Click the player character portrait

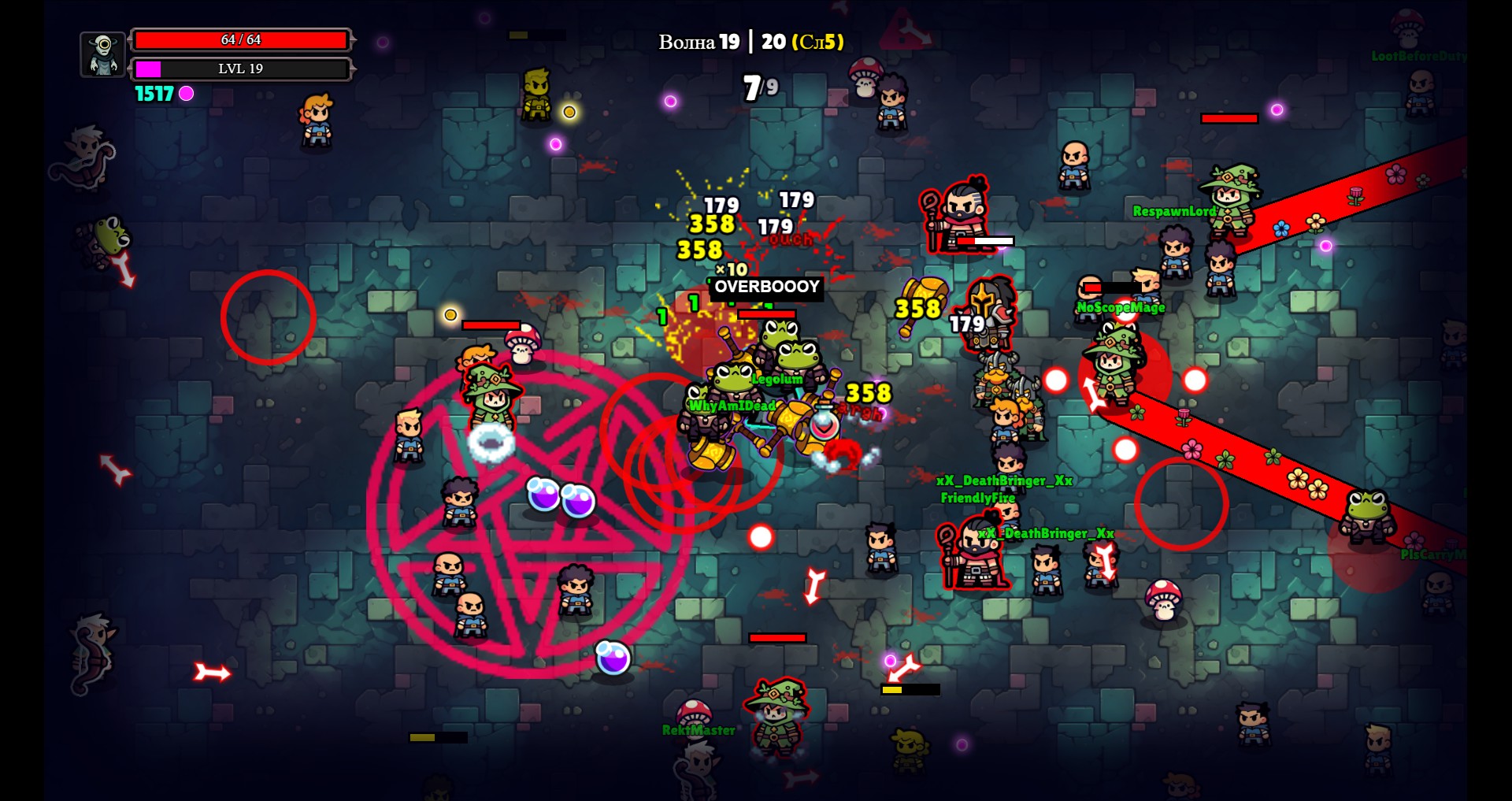[103, 54]
